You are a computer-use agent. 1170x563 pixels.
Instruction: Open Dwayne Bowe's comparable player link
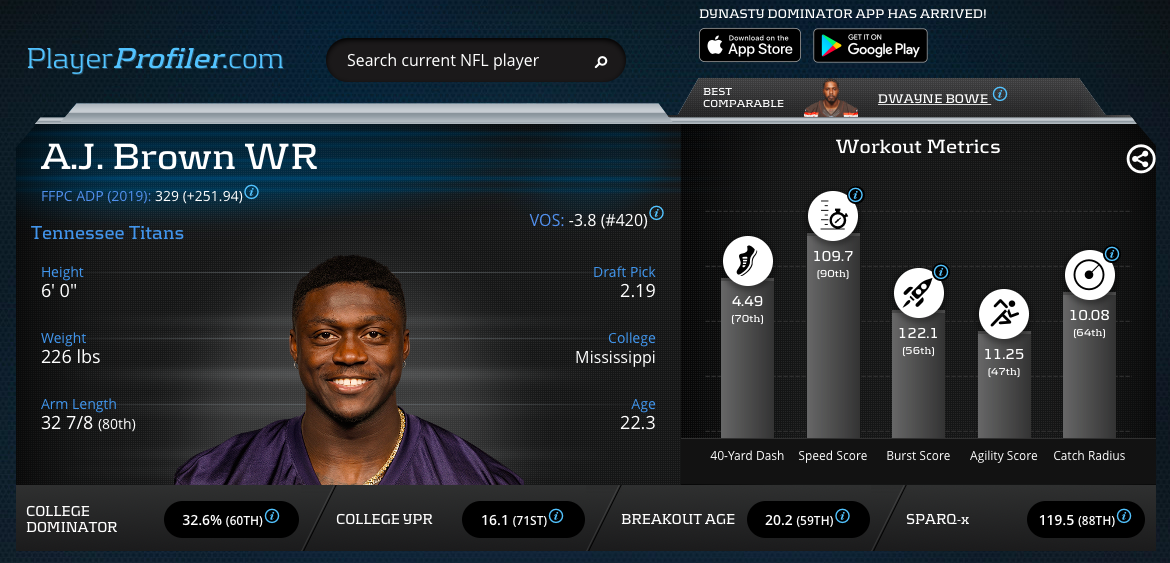(x=933, y=98)
